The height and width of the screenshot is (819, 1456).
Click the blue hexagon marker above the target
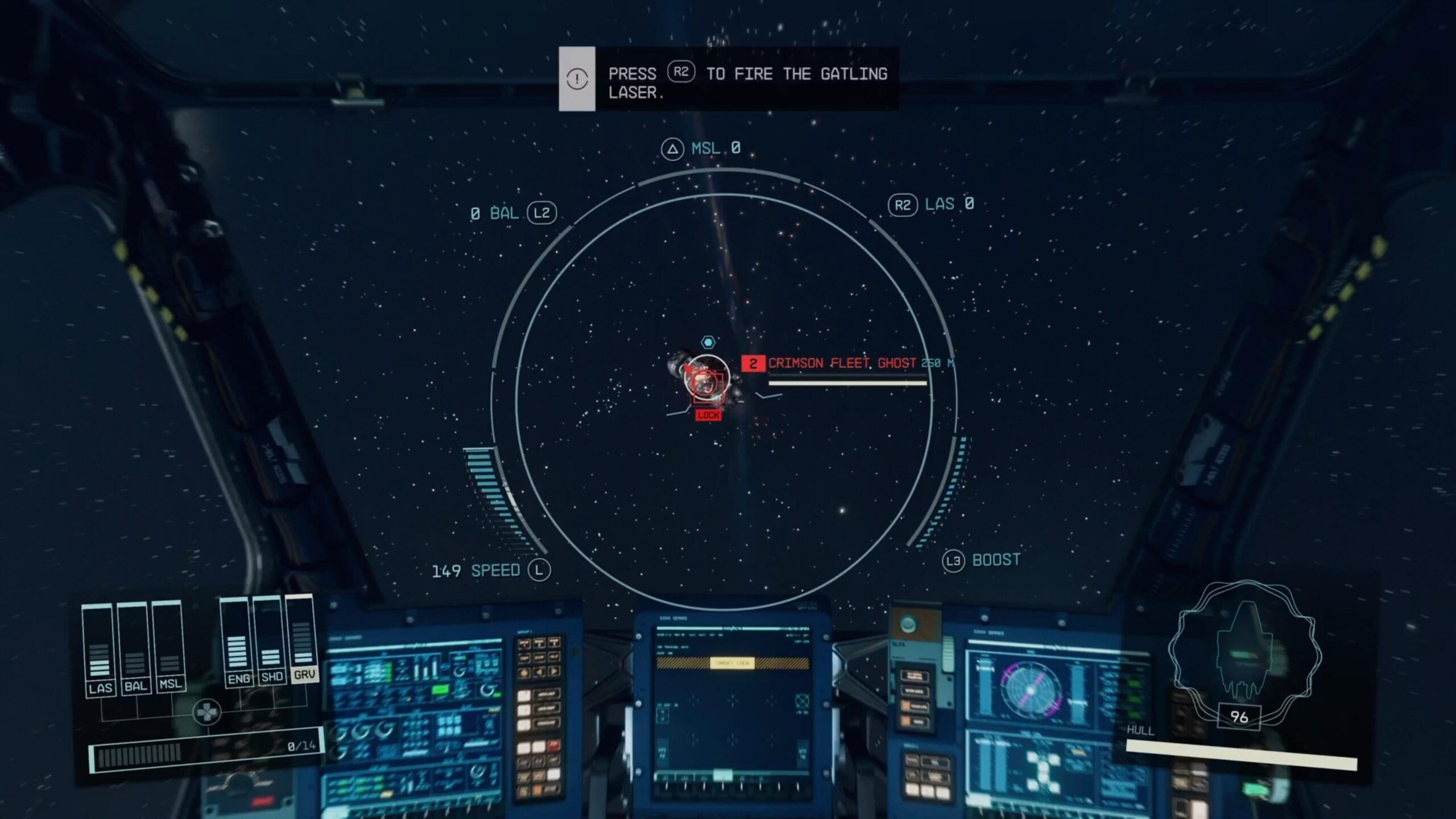coord(708,342)
